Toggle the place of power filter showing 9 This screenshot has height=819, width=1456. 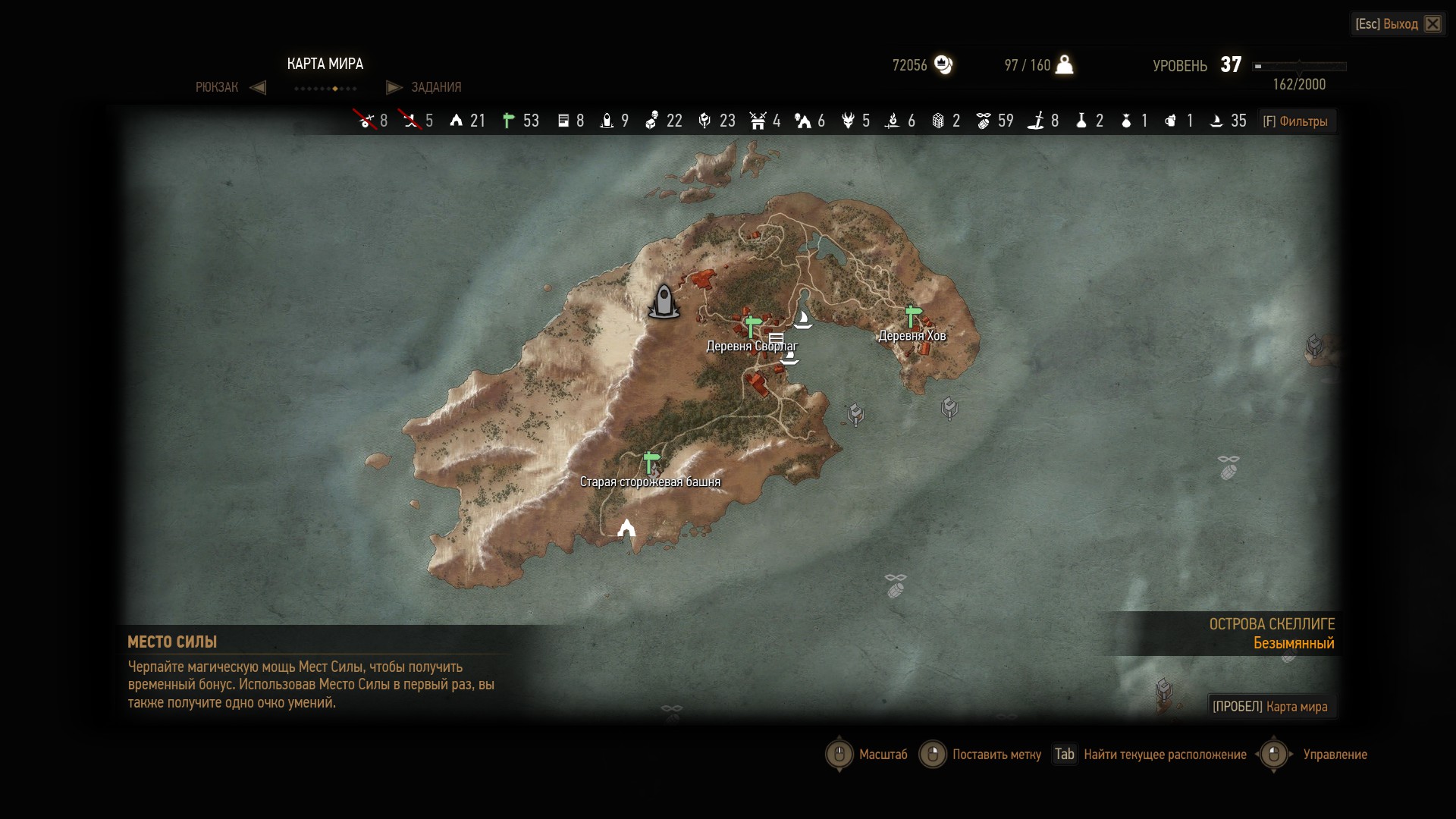[x=607, y=121]
